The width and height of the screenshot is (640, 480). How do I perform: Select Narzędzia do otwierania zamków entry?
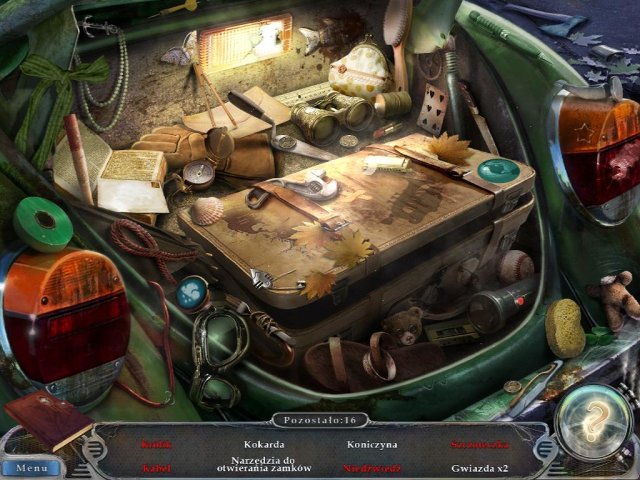click(x=264, y=465)
